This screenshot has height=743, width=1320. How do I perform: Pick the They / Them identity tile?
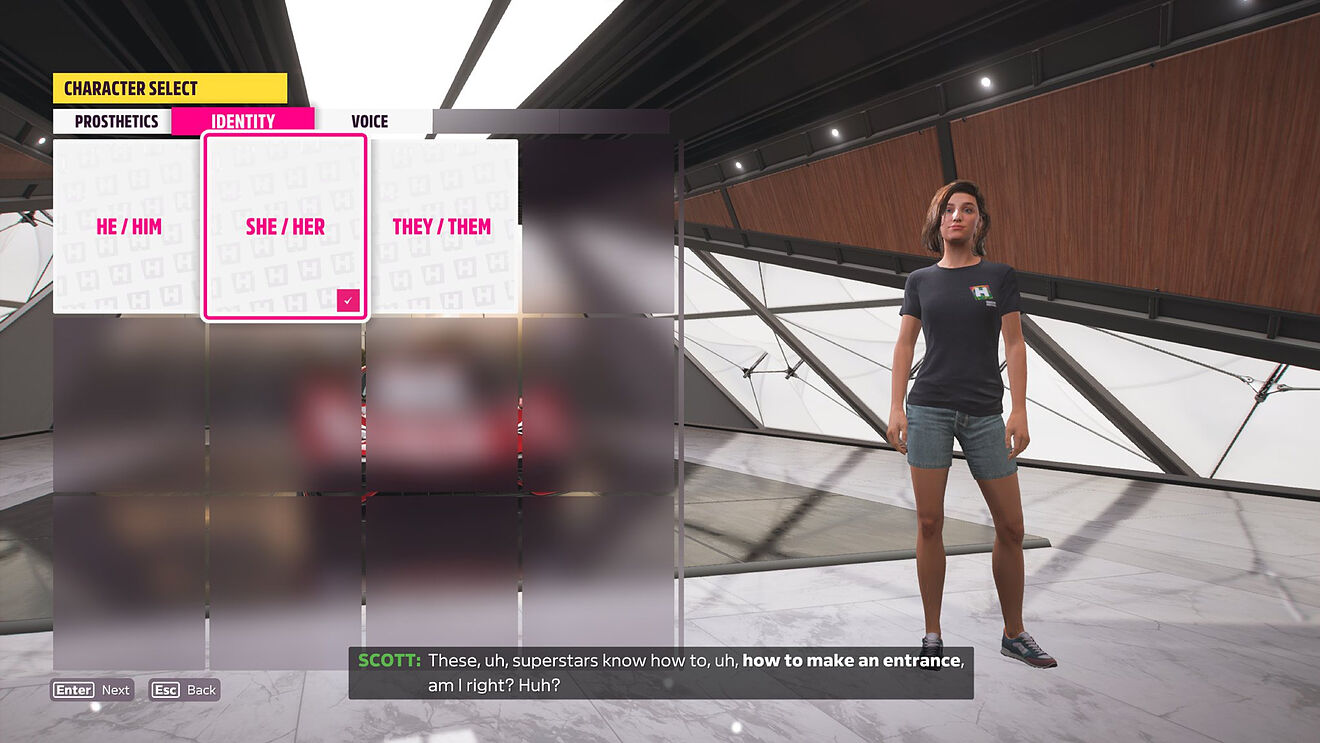(442, 227)
